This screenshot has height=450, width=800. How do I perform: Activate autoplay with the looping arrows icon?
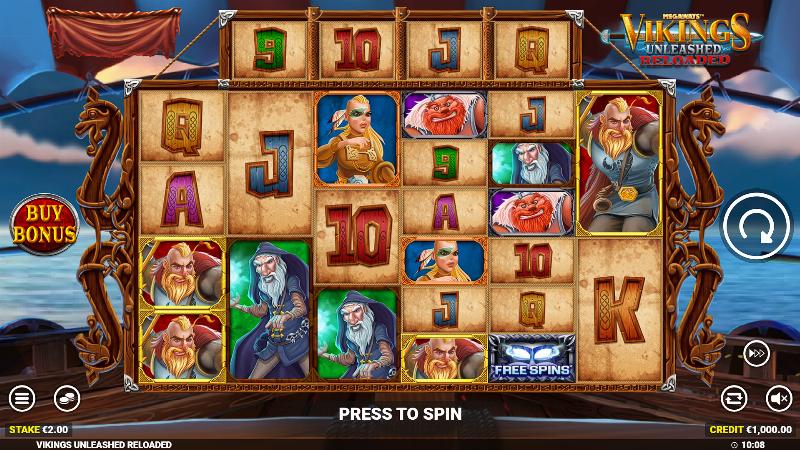coord(735,398)
